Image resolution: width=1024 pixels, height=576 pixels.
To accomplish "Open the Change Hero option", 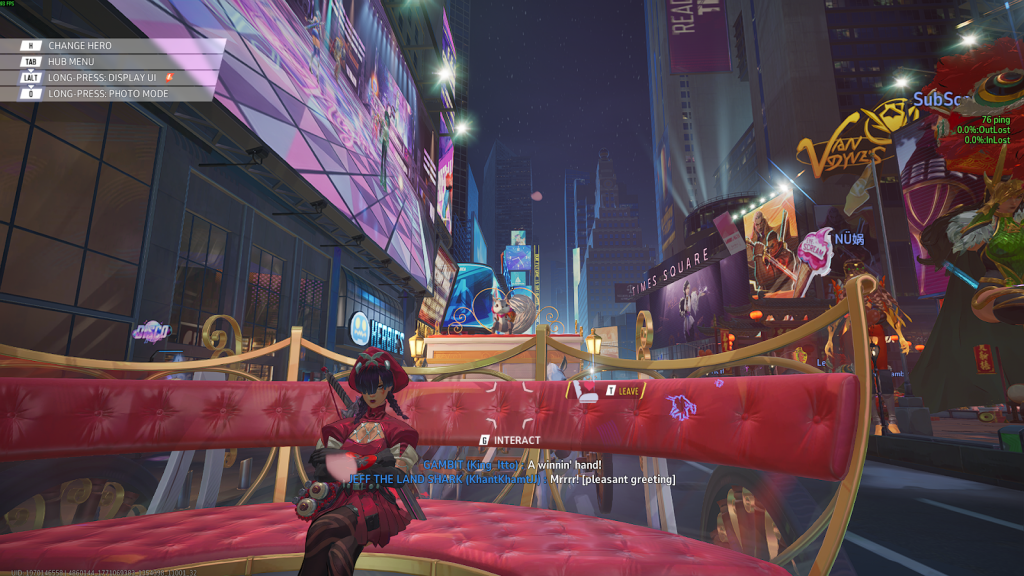I will pos(80,46).
